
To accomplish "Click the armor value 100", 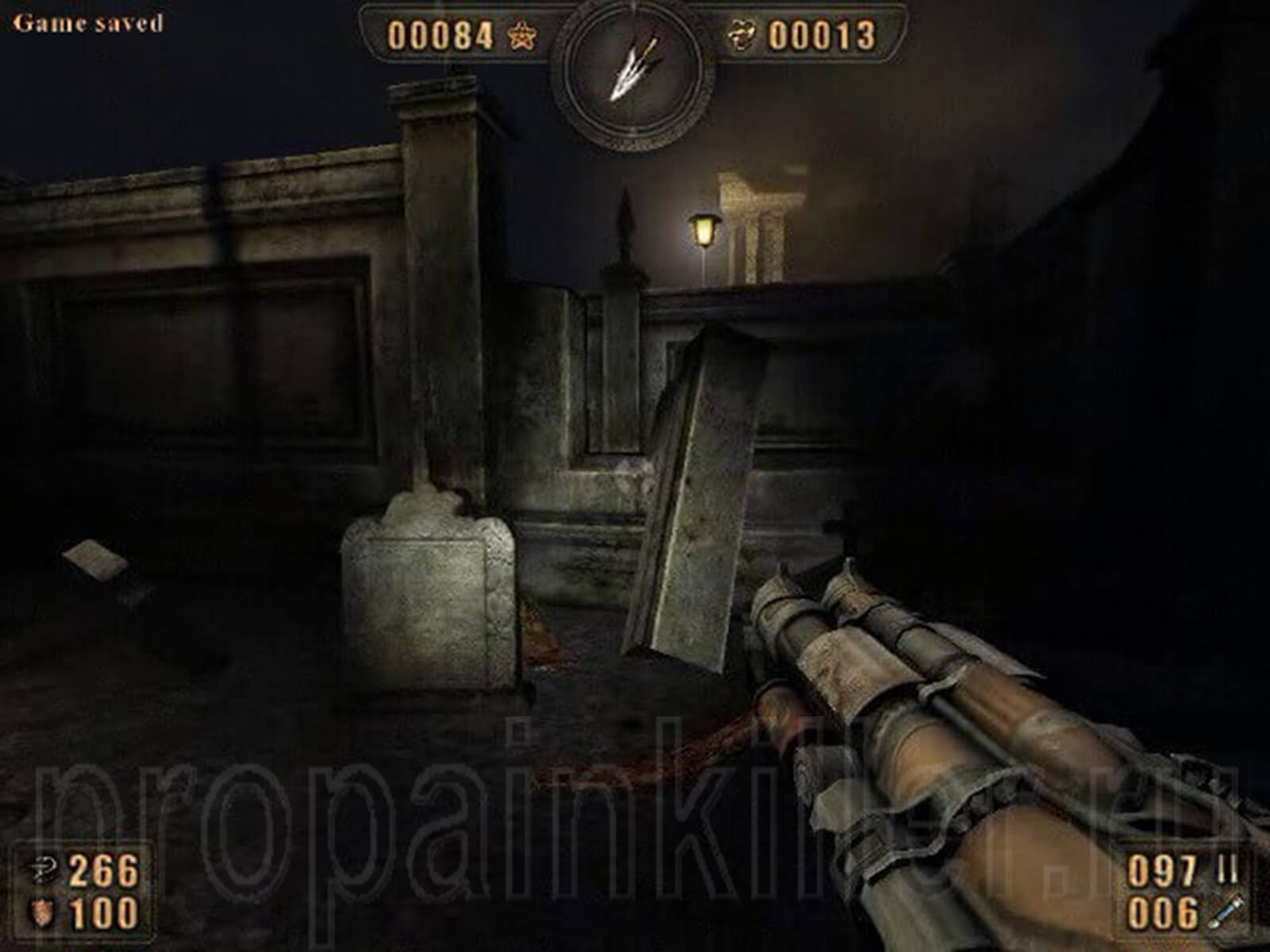I will 103,911.
